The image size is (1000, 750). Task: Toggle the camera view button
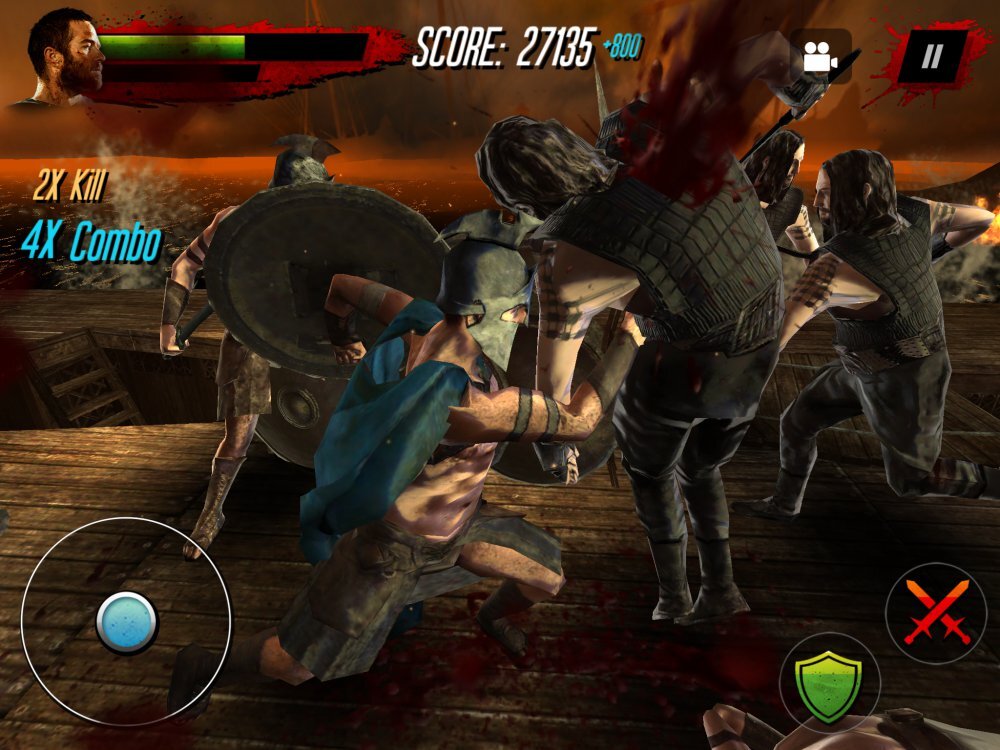click(x=820, y=57)
